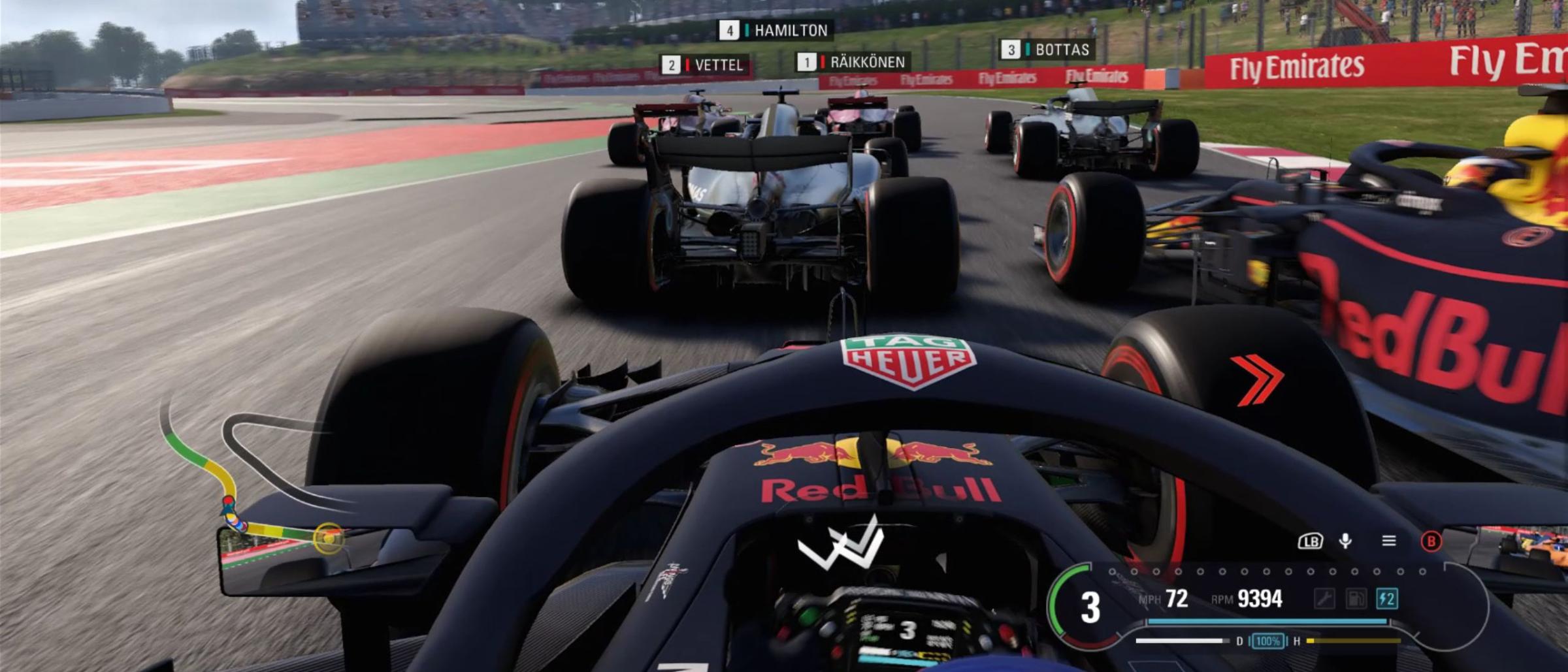Pick the Bottas driver name tag
This screenshot has height=672, width=1568.
point(1048,49)
